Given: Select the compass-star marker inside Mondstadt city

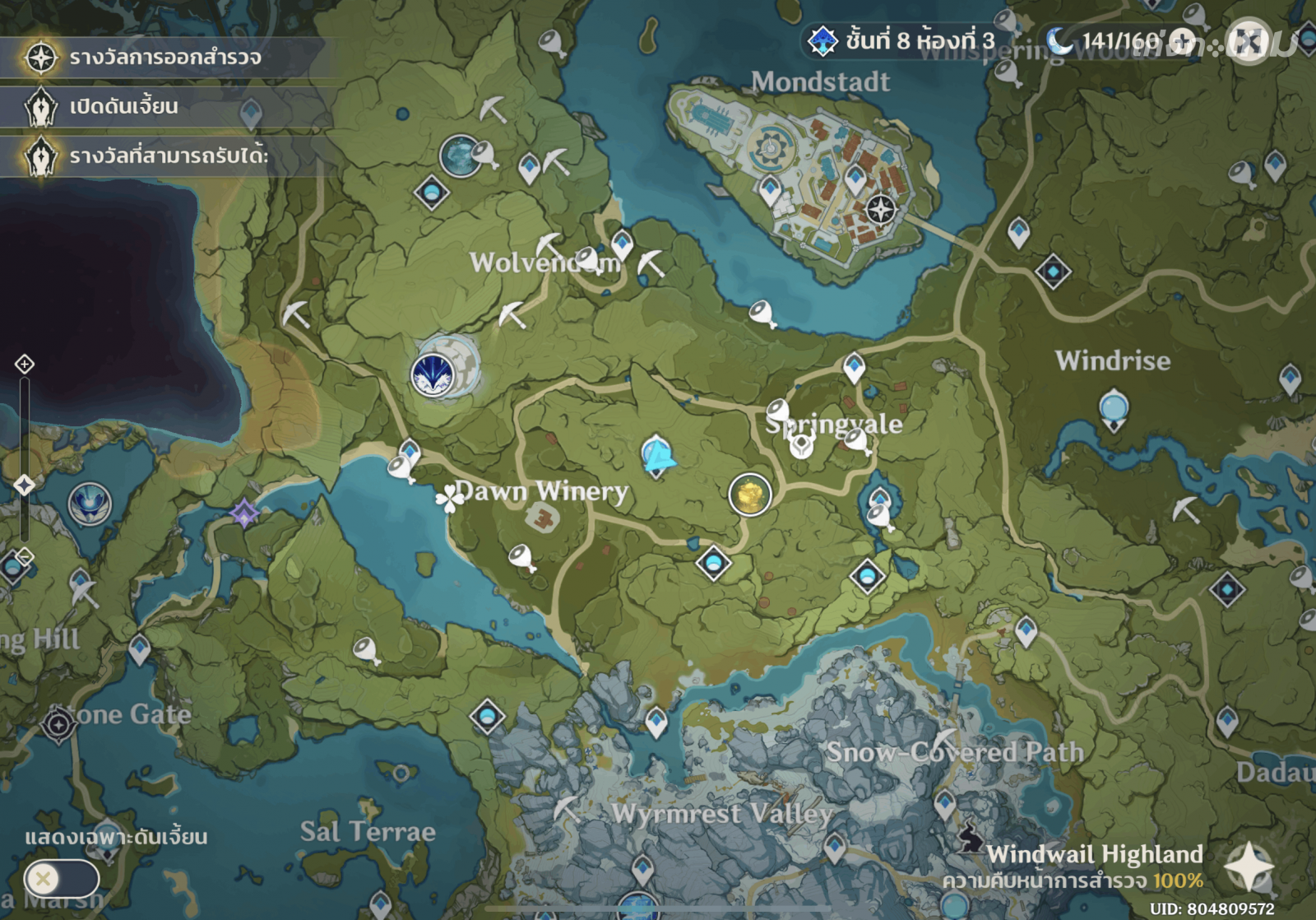Looking at the screenshot, I should tap(880, 210).
